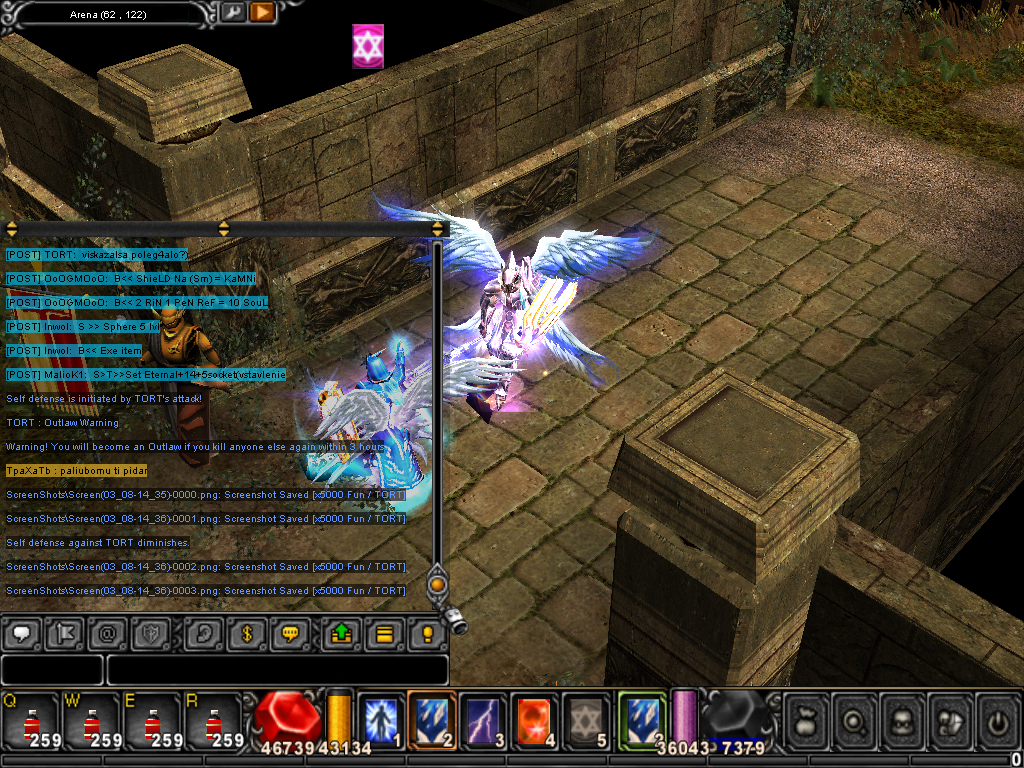Screen dimensions: 1024x768
Task: Toggle the ear whisper chat filter
Action: coord(203,633)
